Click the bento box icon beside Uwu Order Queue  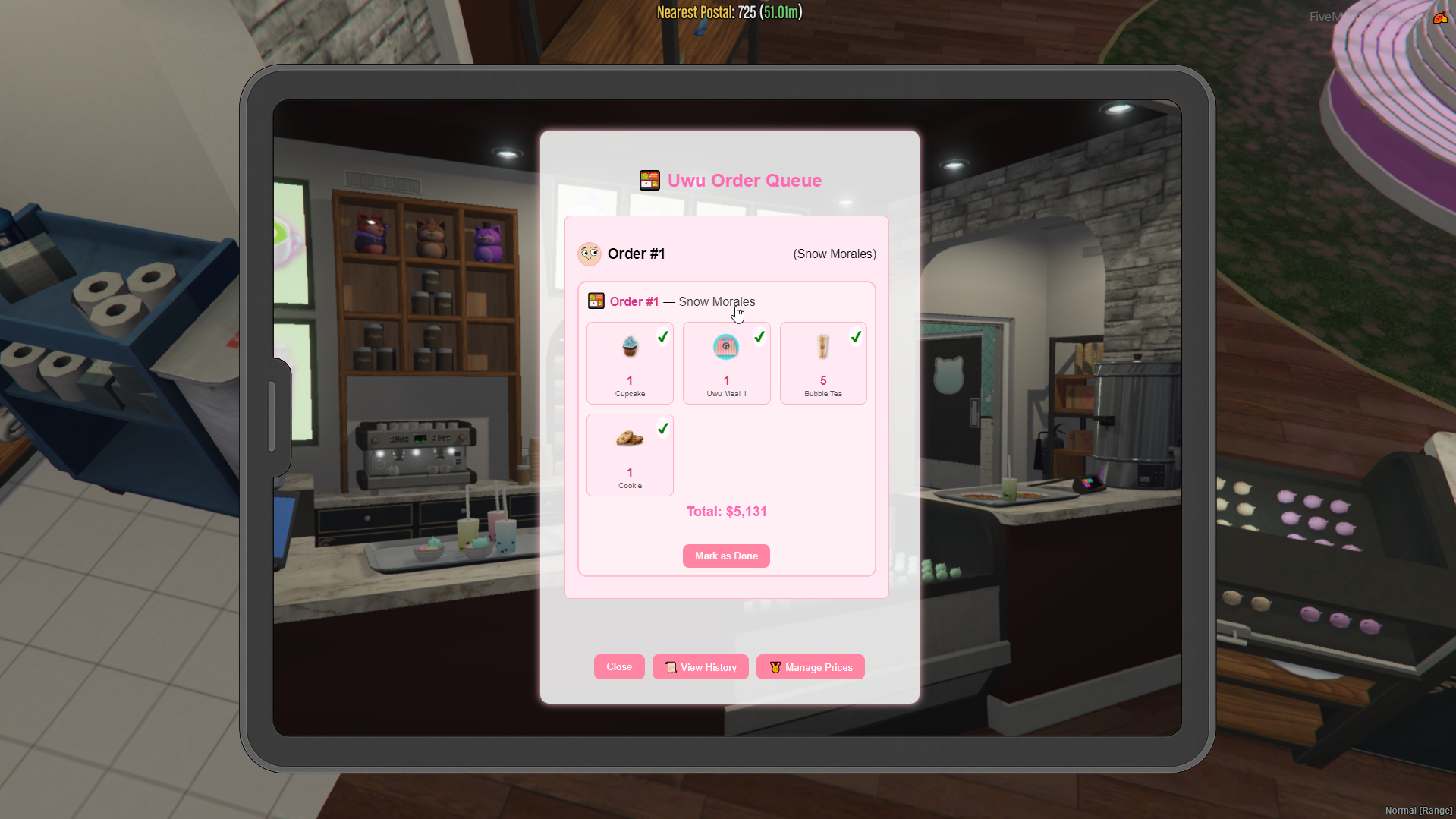click(649, 180)
